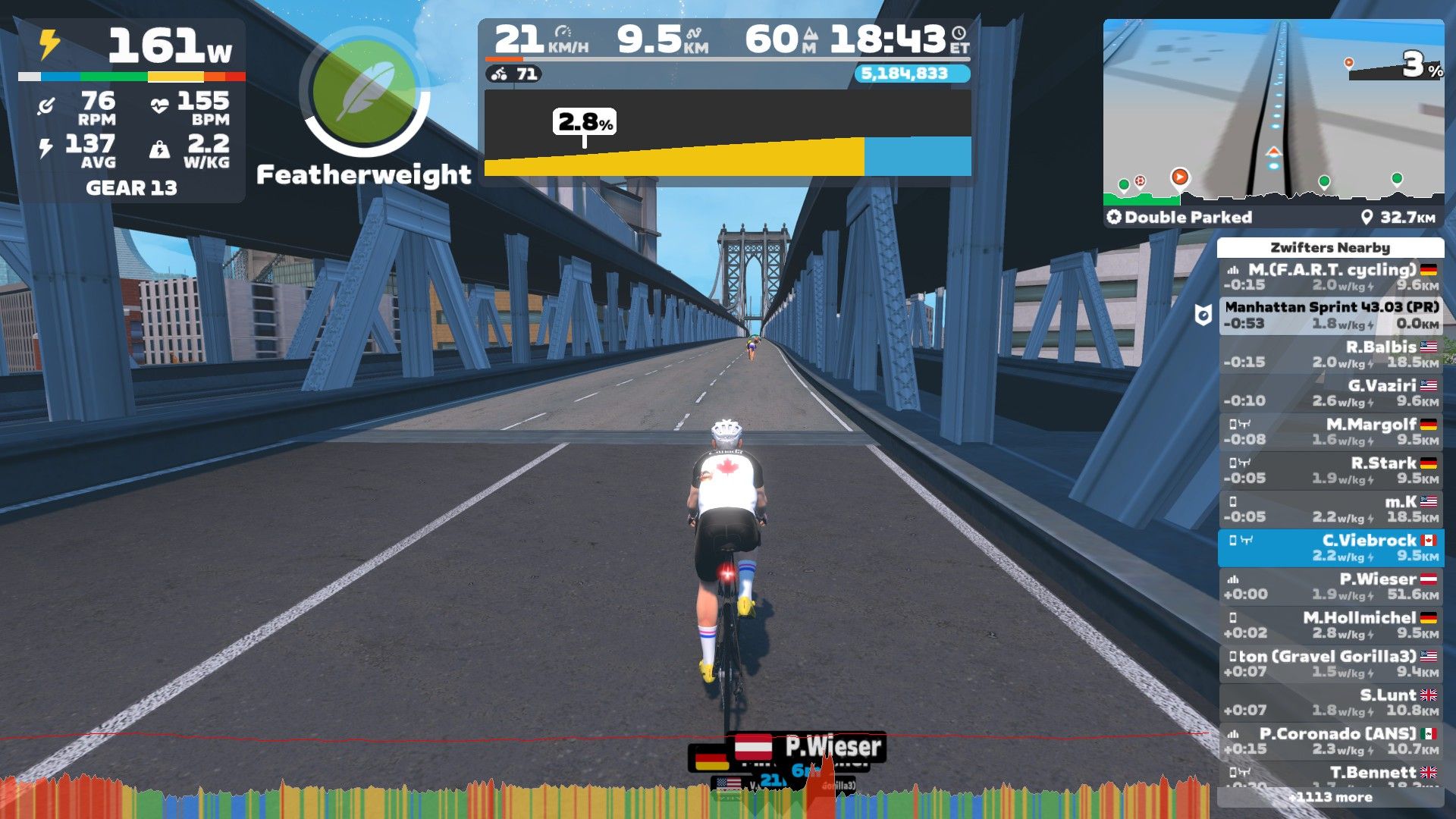Viewport: 1456px width, 819px height.
Task: Select m.K in the nearby list
Action: 1331,509
